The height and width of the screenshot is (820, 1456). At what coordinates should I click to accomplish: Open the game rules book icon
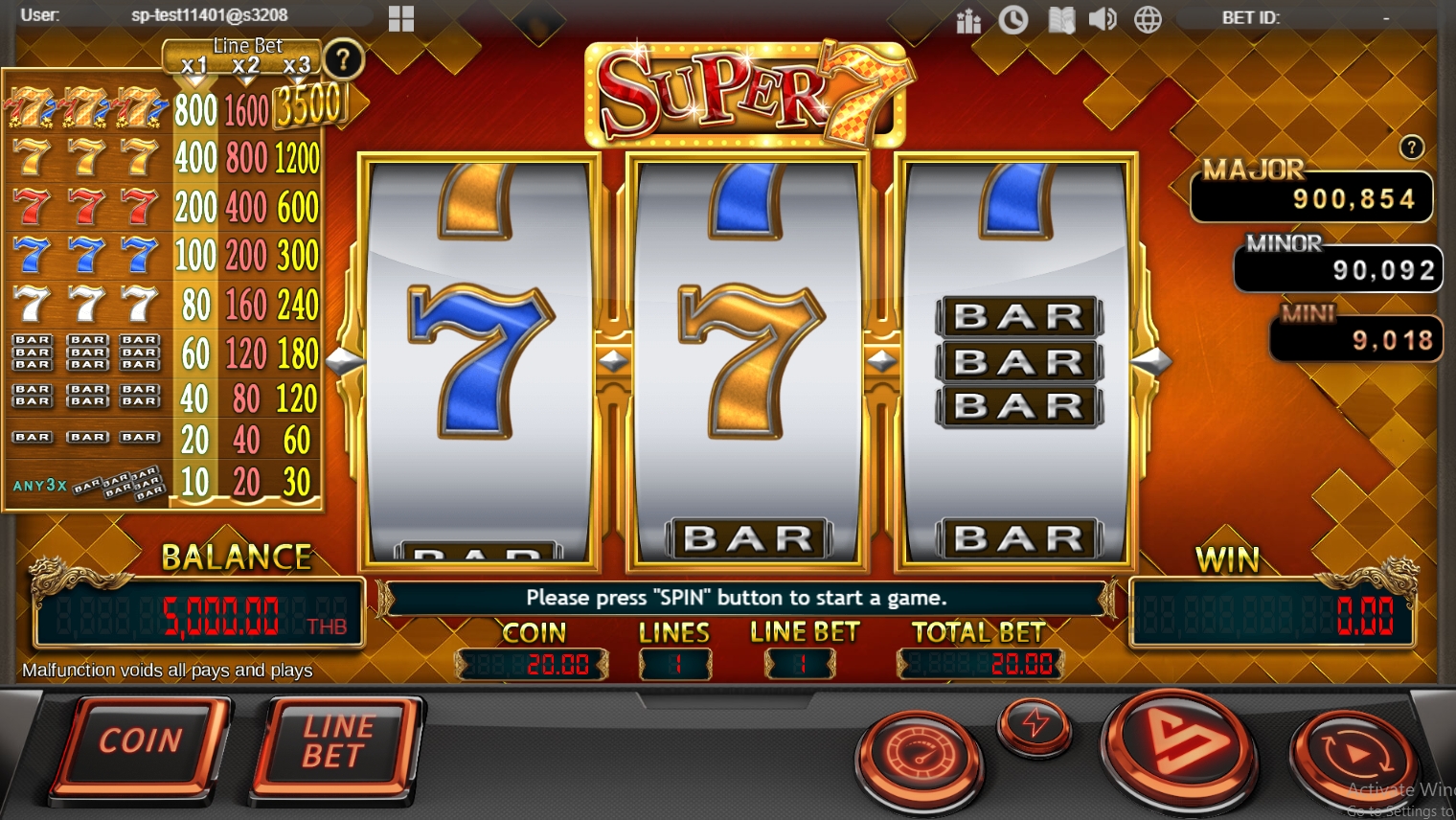tap(1060, 19)
